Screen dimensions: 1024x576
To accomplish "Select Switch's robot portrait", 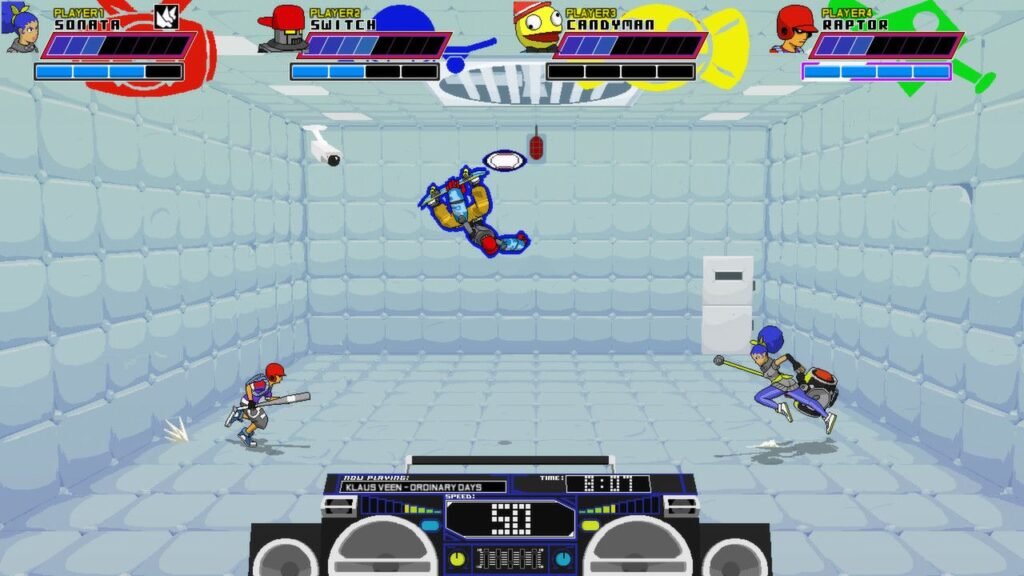I will (x=281, y=29).
